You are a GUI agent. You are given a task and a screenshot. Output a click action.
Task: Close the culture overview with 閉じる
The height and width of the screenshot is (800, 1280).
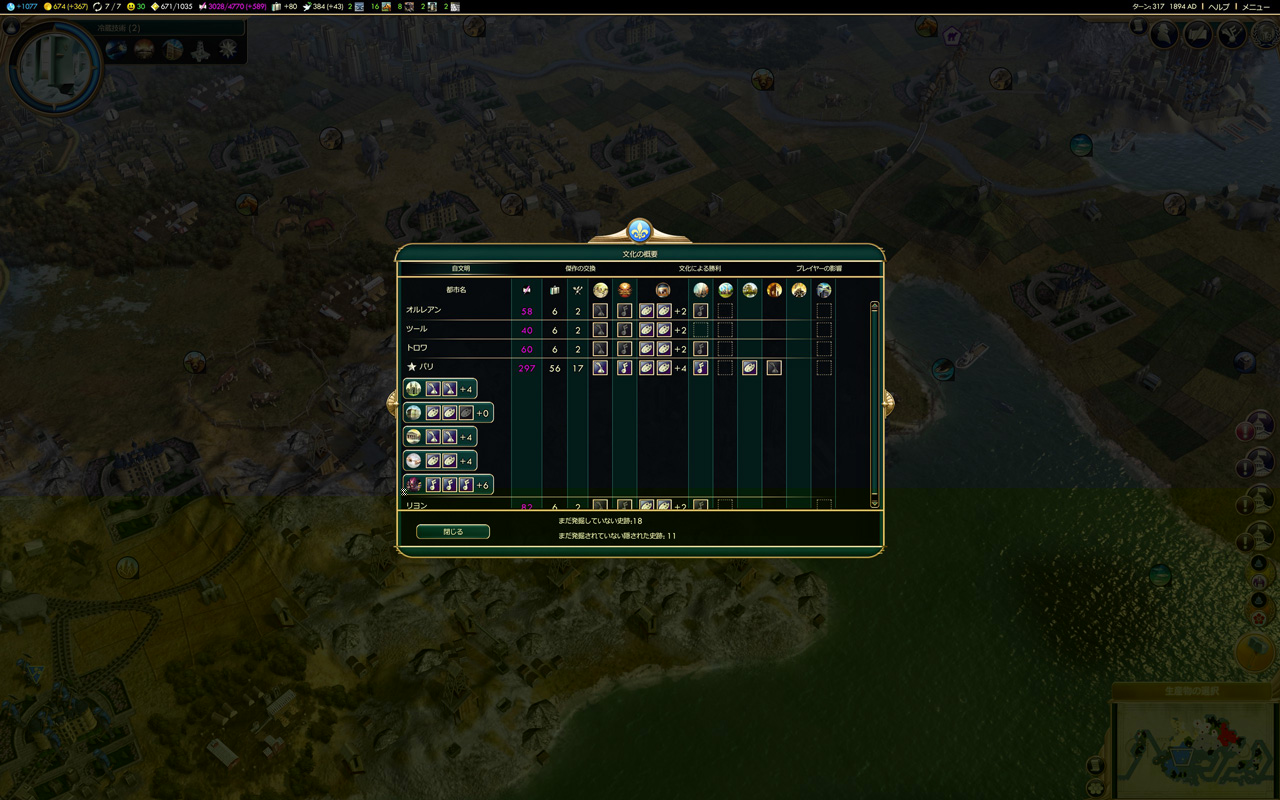click(453, 532)
